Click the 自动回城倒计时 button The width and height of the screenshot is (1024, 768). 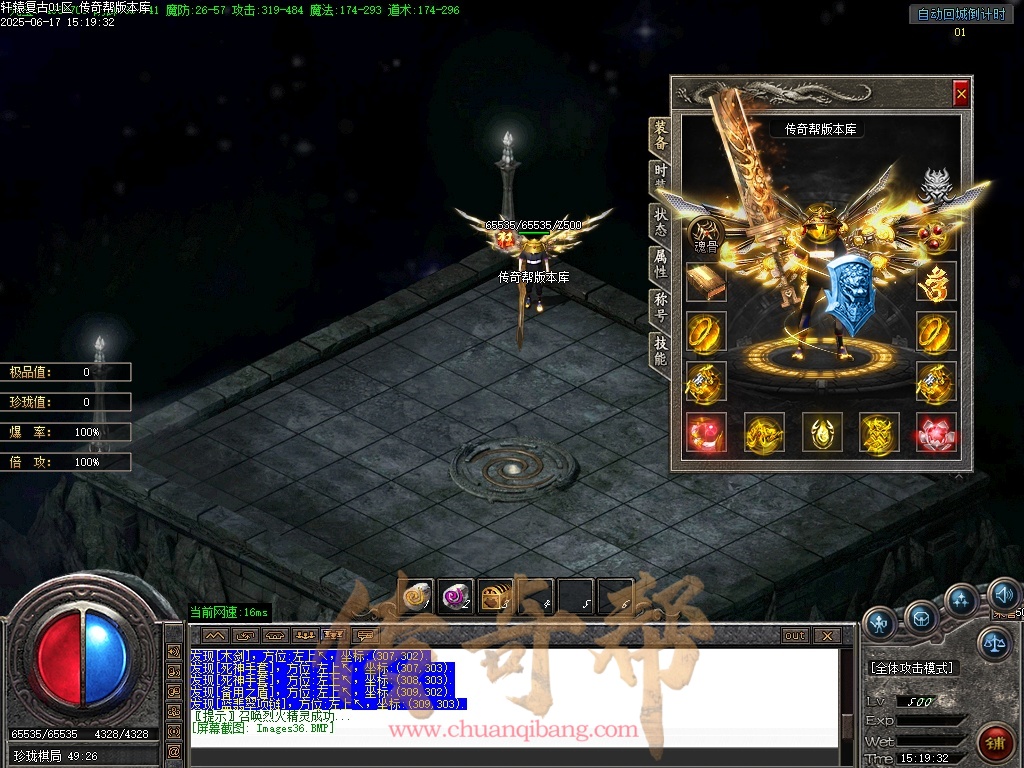(959, 15)
